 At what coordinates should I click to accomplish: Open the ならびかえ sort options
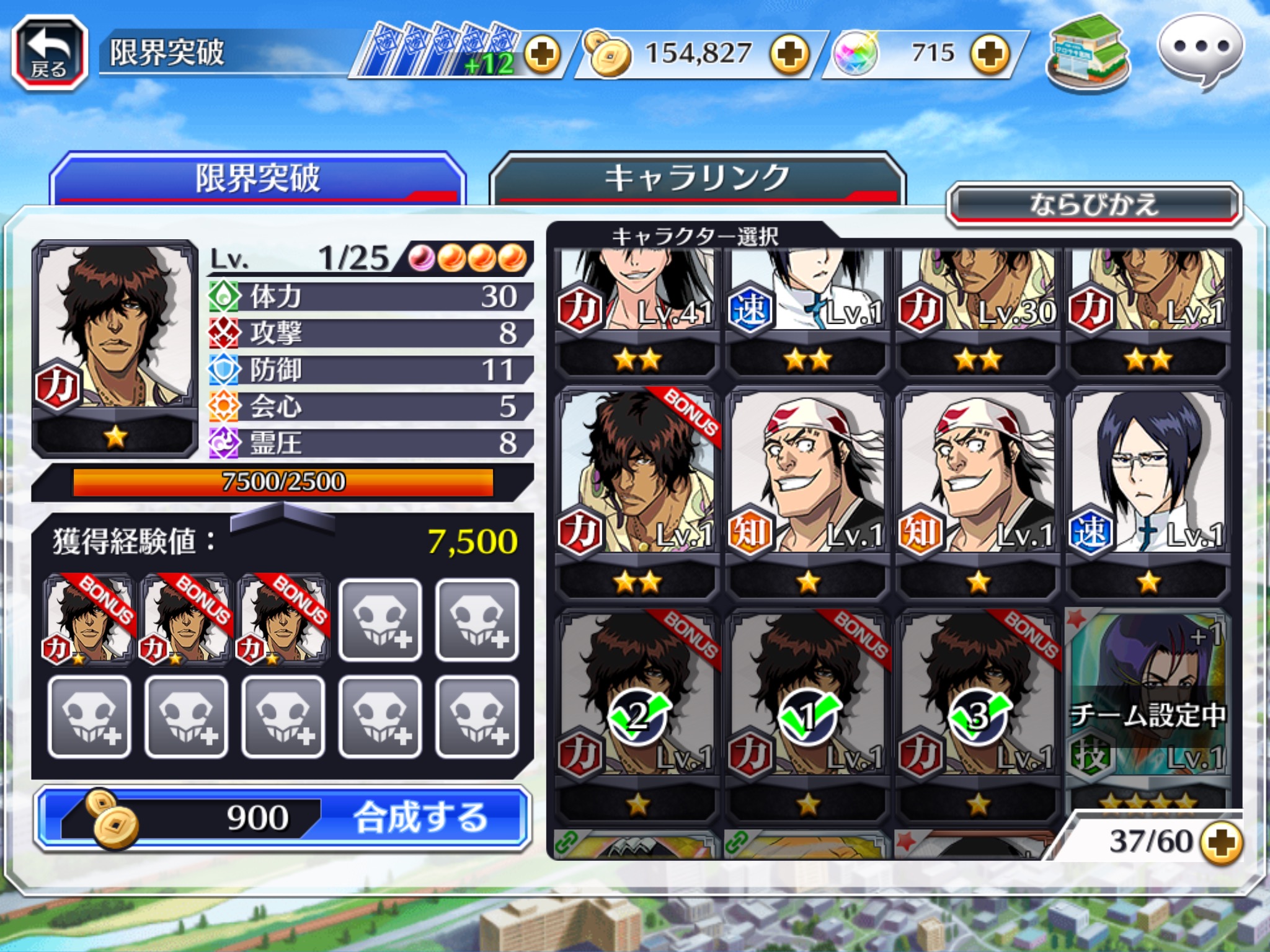point(1094,205)
